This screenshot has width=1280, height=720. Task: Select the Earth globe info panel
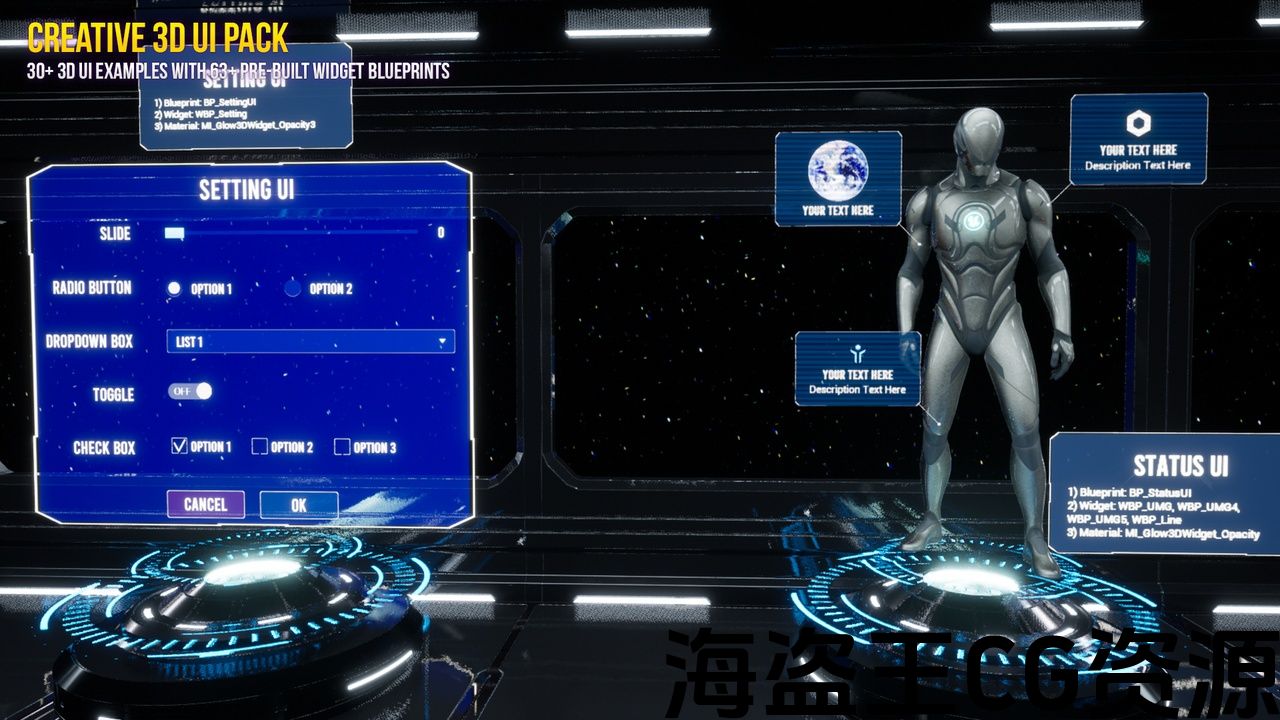(838, 178)
